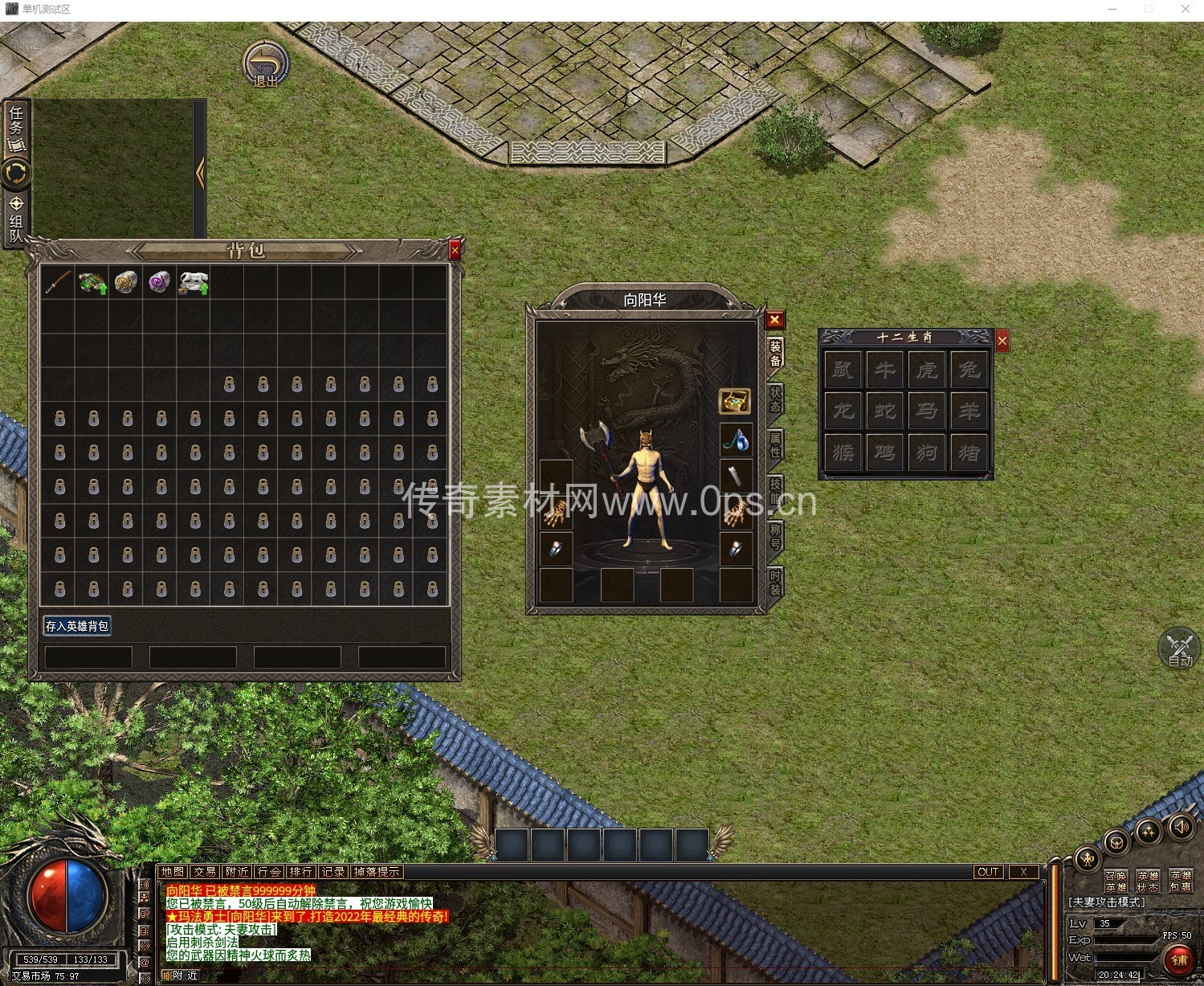Switch to the 行会 guild chat tab

[269, 872]
